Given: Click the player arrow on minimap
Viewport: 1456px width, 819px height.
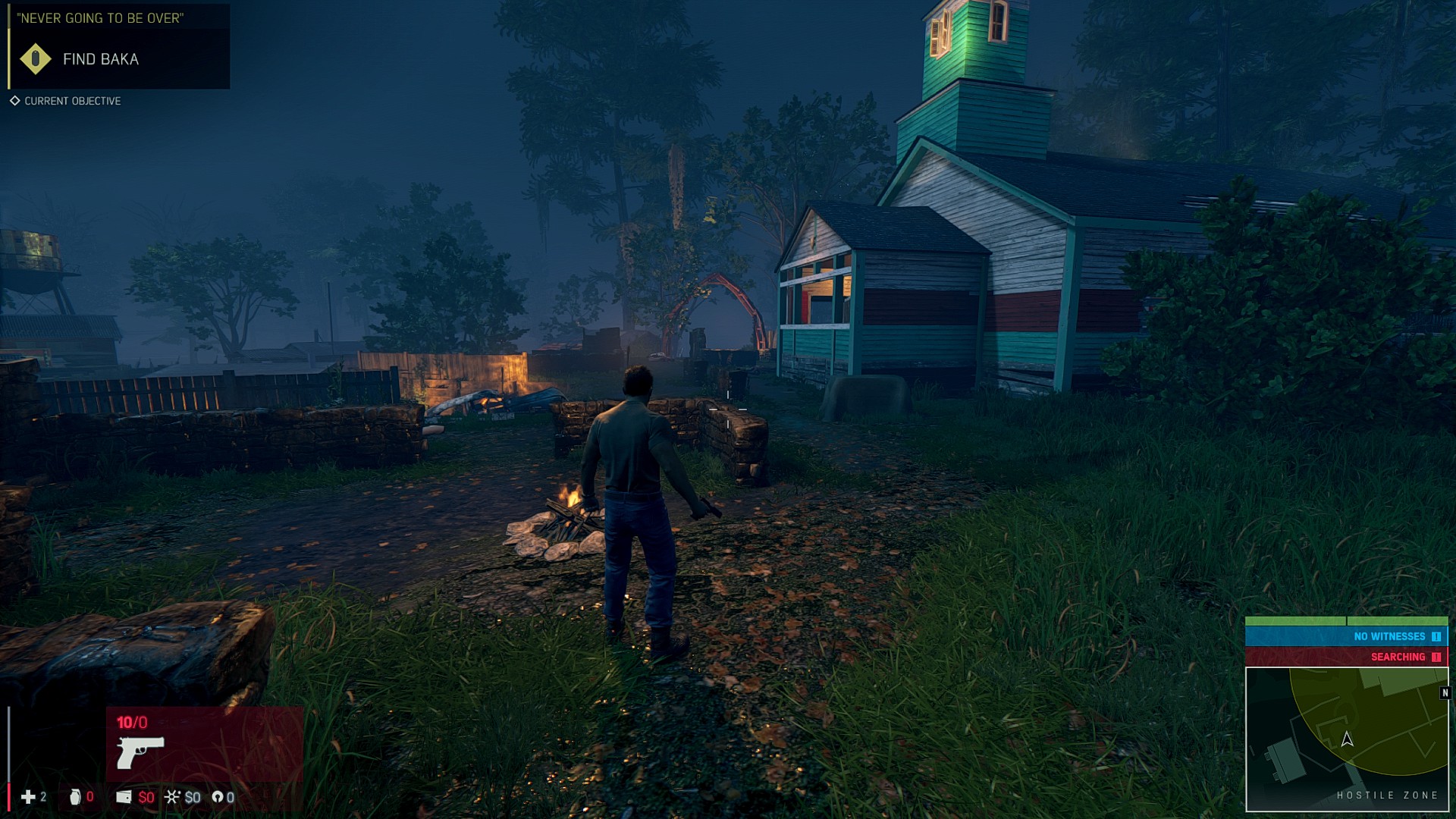Looking at the screenshot, I should [x=1348, y=739].
